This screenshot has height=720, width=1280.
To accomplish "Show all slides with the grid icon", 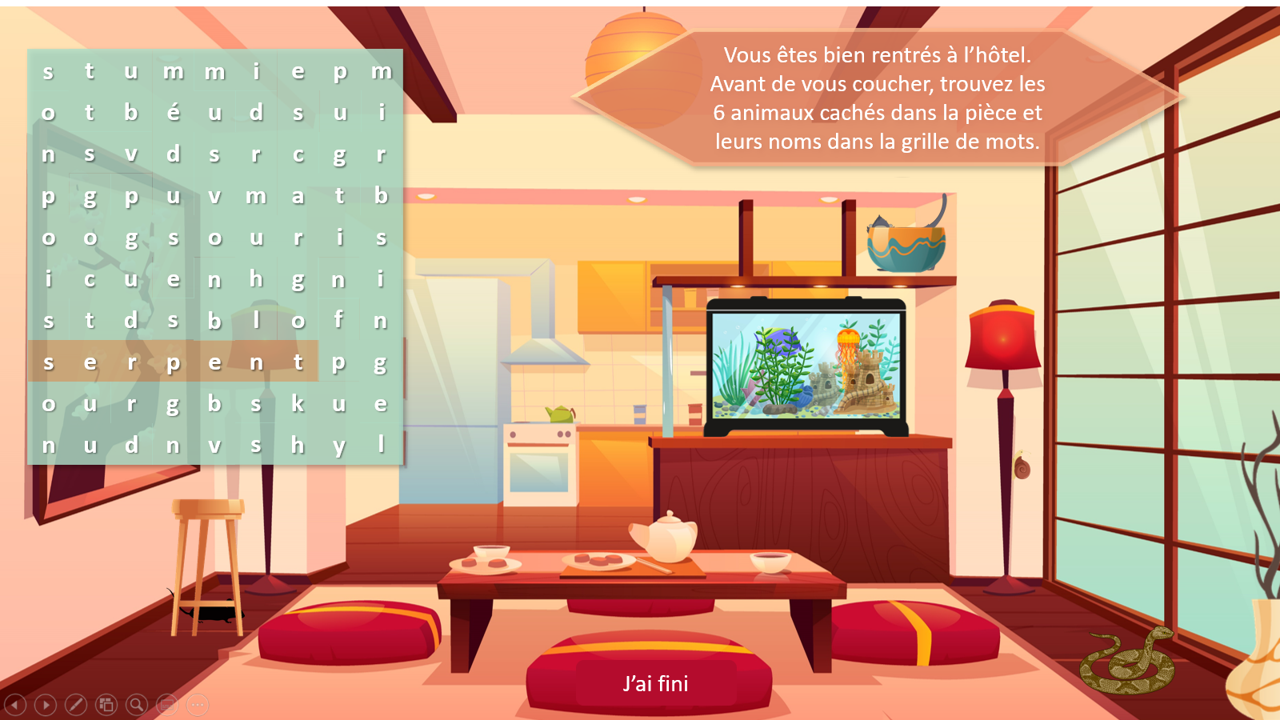I will pyautogui.click(x=106, y=705).
